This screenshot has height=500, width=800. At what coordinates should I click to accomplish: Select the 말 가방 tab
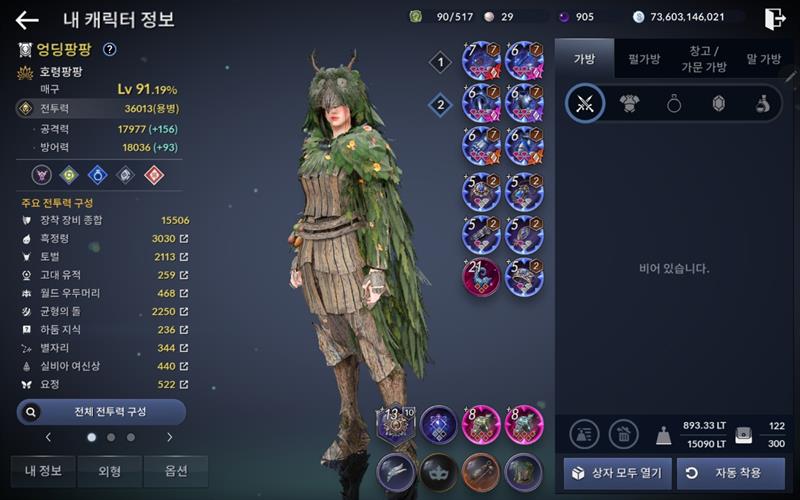pyautogui.click(x=764, y=59)
